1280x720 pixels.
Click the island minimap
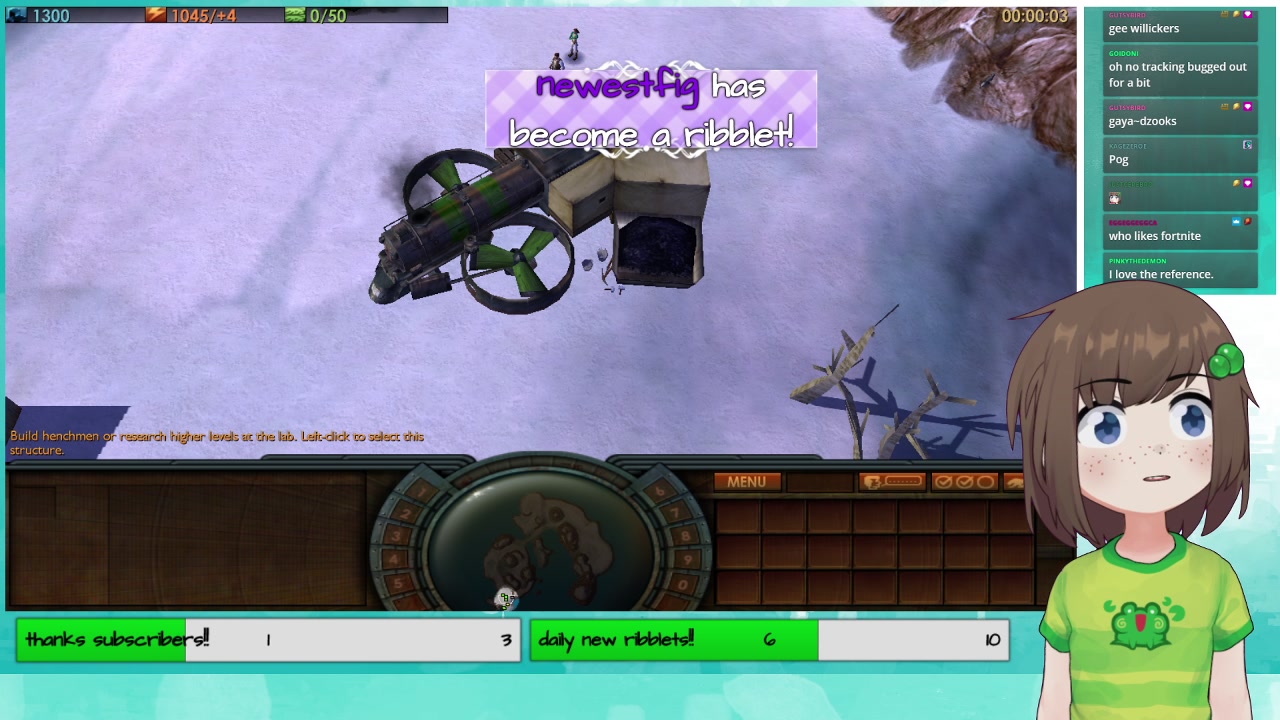pos(543,541)
